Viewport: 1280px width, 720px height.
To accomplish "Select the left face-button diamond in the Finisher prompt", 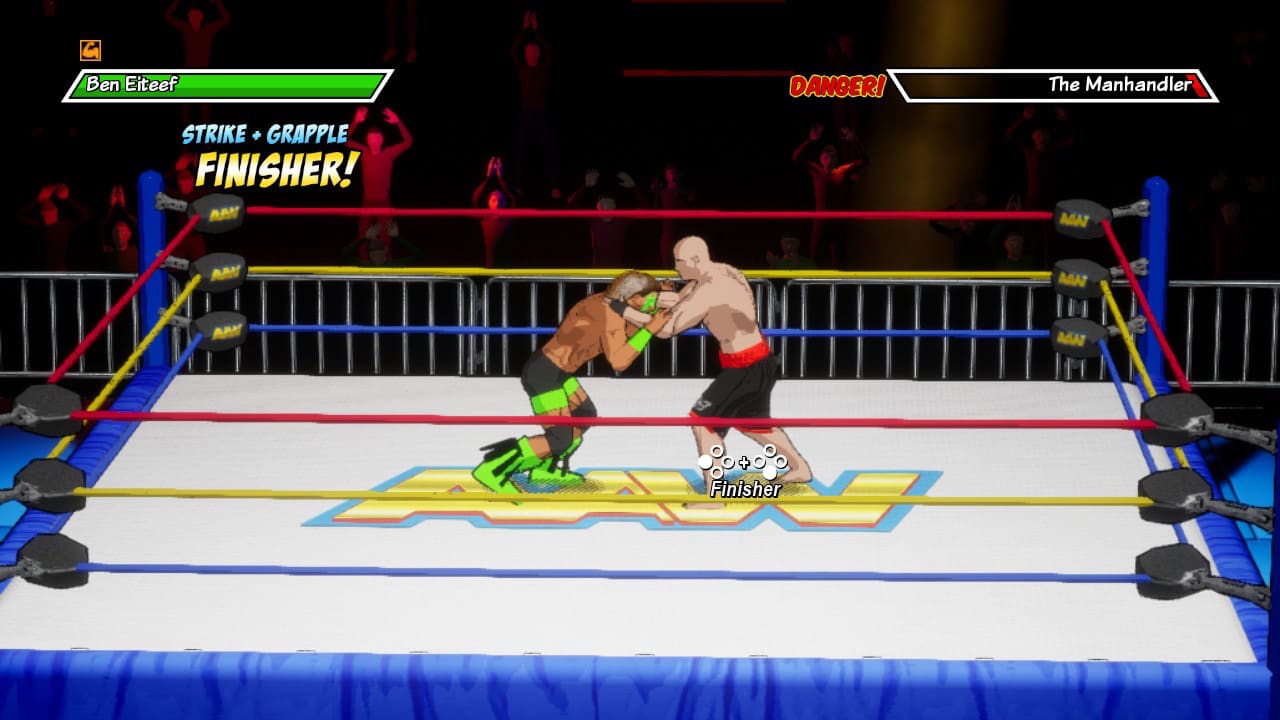I will pos(718,461).
